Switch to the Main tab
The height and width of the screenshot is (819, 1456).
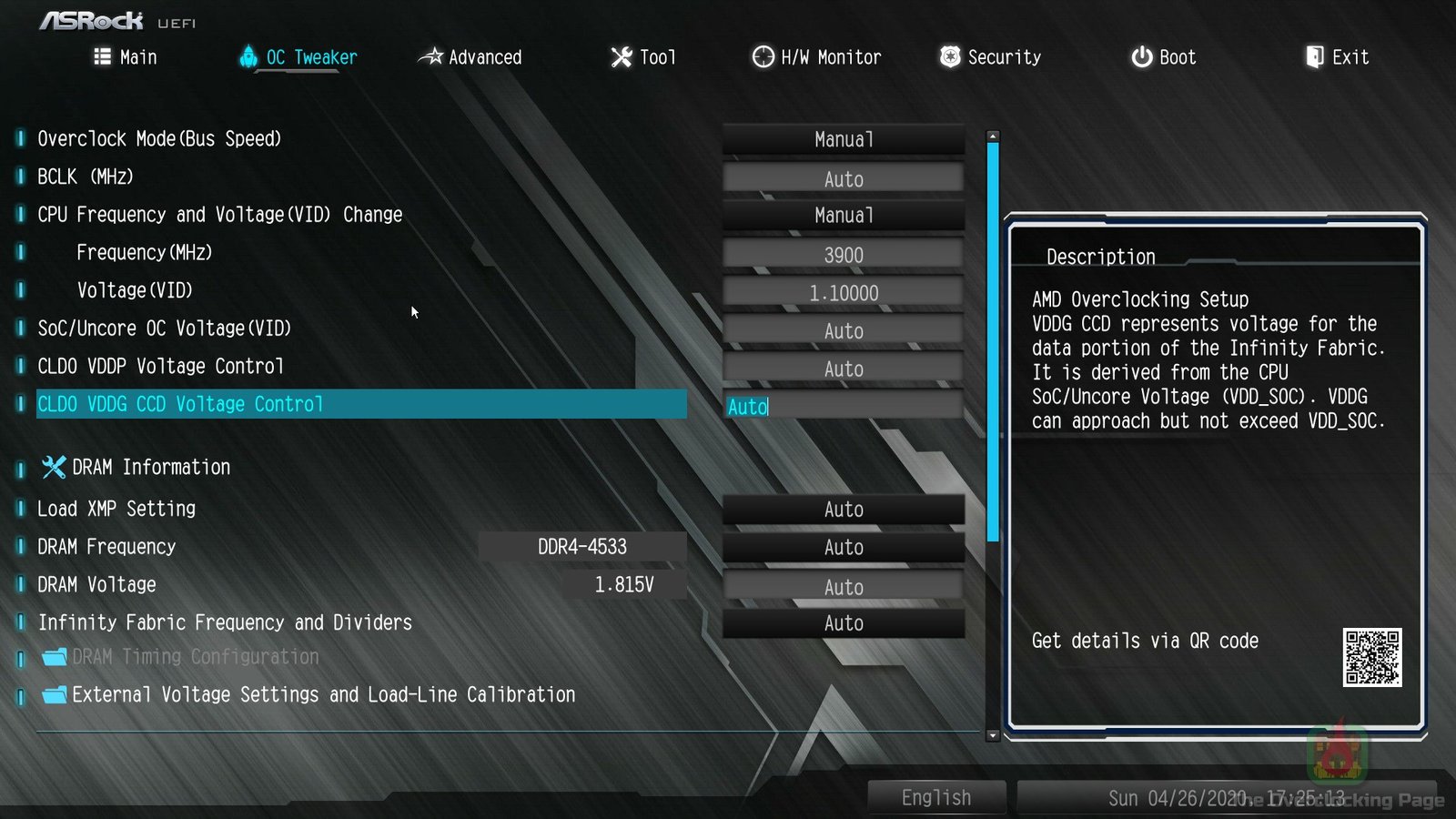click(126, 57)
